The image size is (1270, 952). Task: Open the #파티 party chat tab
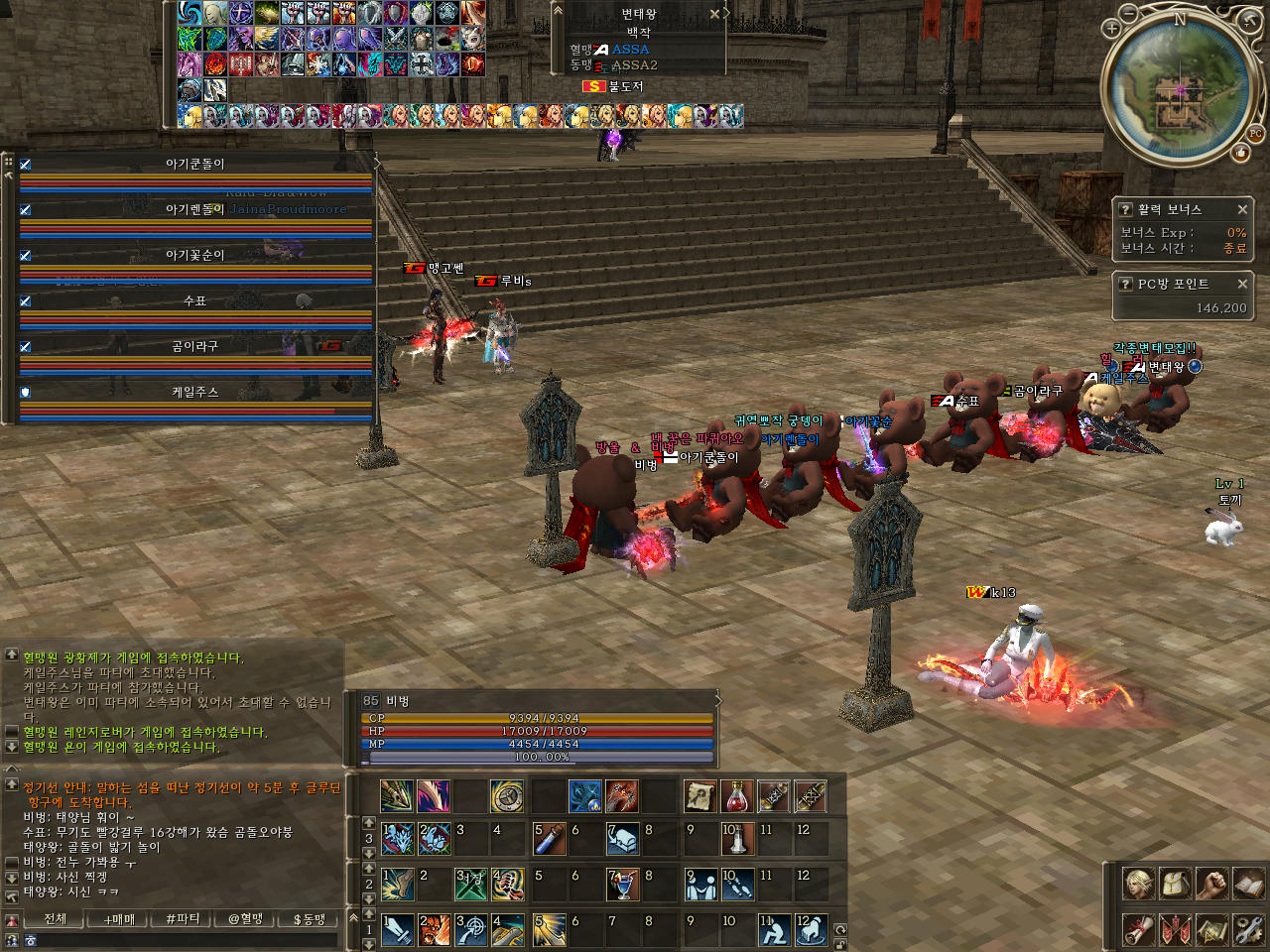pos(183,919)
